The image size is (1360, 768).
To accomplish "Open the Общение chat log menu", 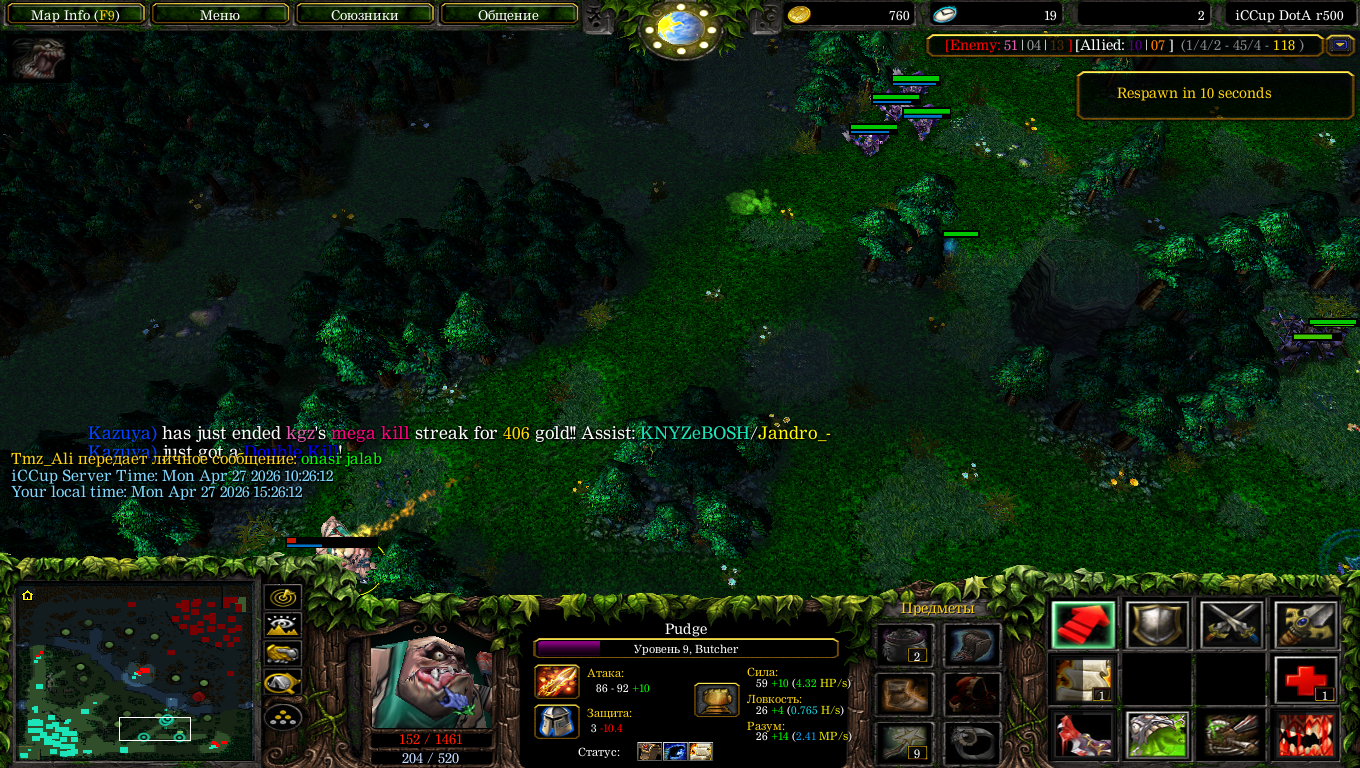I will click(508, 15).
